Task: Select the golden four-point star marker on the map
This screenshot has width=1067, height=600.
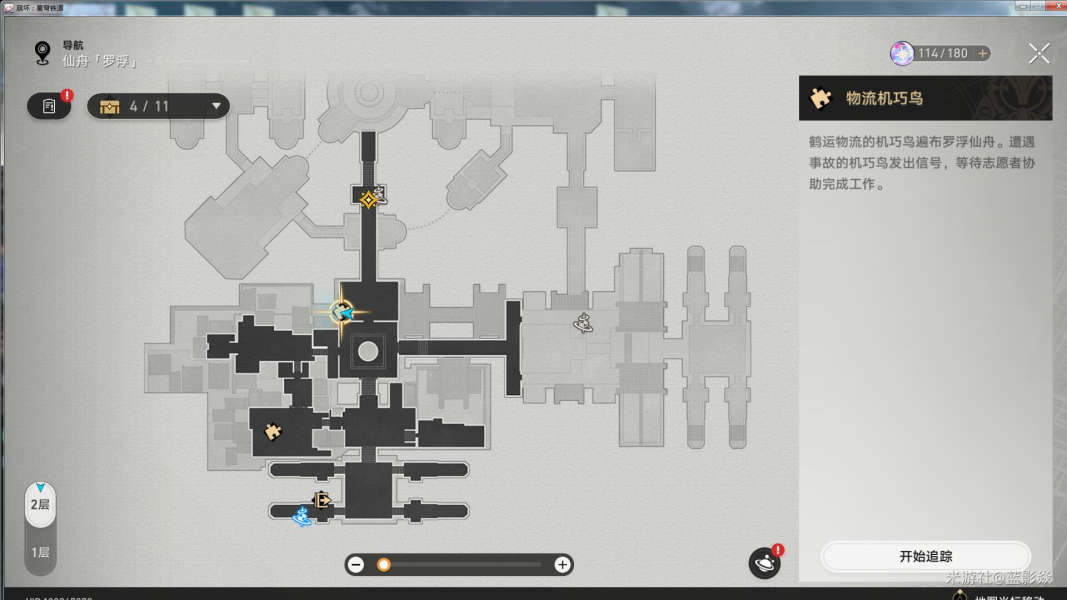Action: click(x=369, y=199)
